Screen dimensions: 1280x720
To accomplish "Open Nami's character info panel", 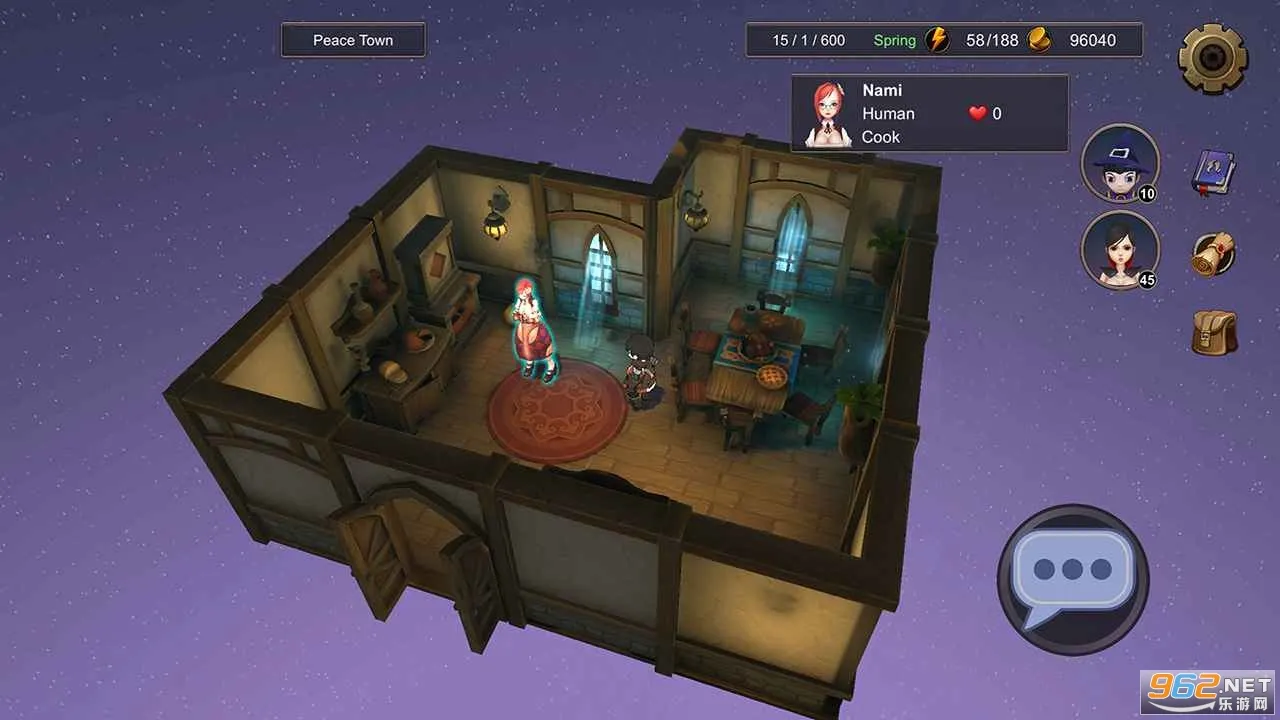I will [x=929, y=113].
